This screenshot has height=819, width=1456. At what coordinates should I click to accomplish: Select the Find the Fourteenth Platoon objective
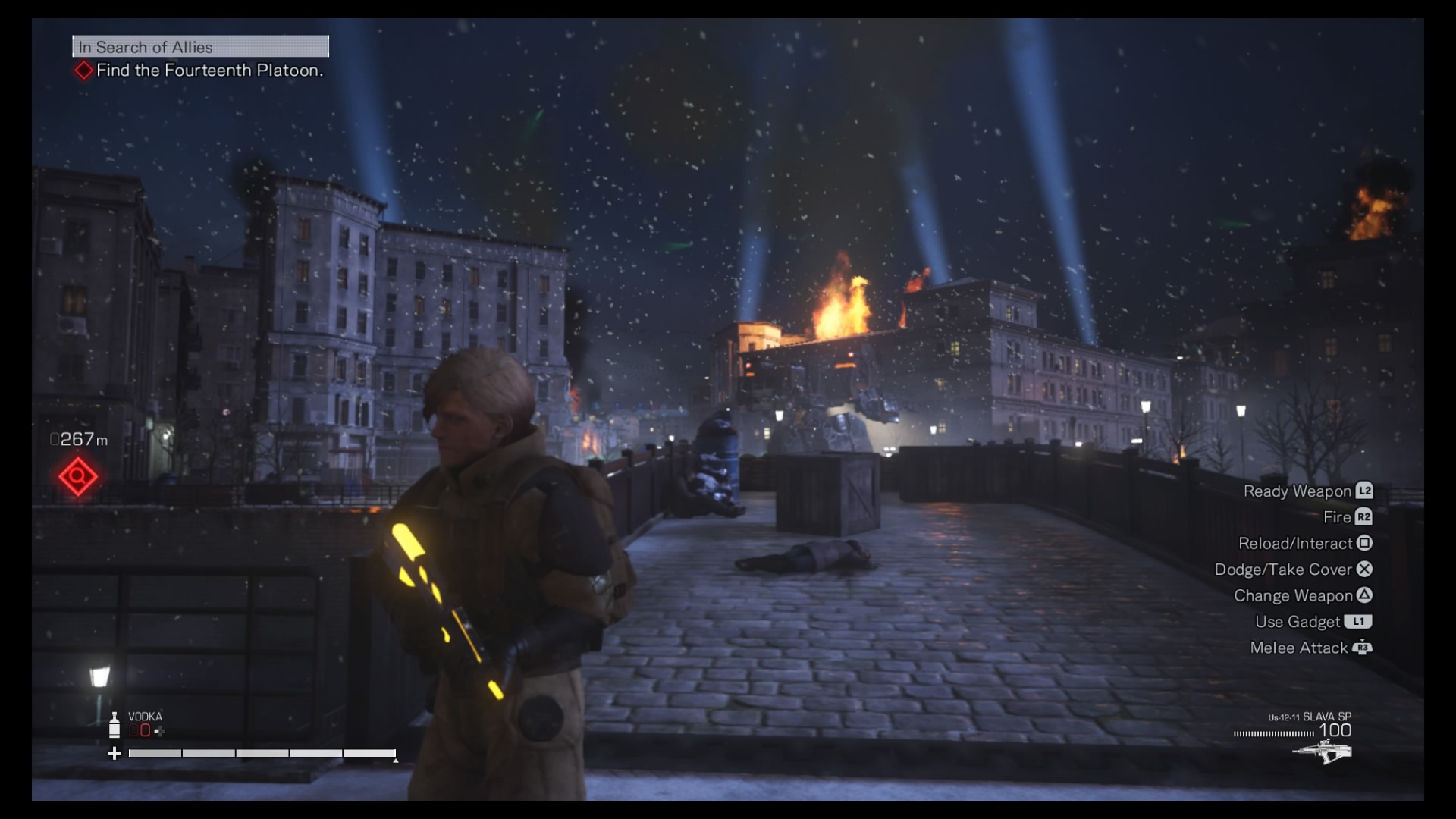[x=209, y=71]
